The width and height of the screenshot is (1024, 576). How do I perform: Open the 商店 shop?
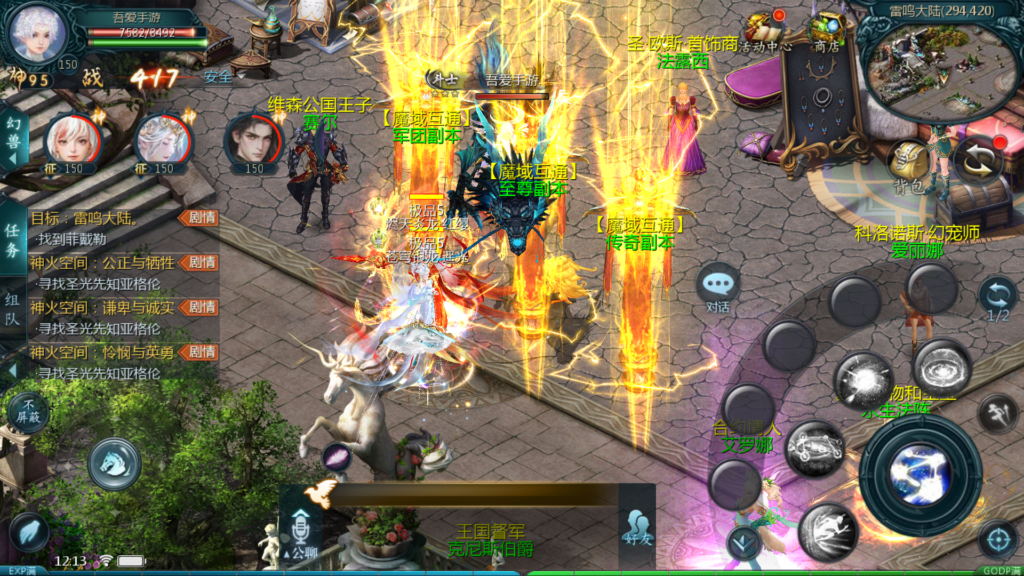point(826,30)
